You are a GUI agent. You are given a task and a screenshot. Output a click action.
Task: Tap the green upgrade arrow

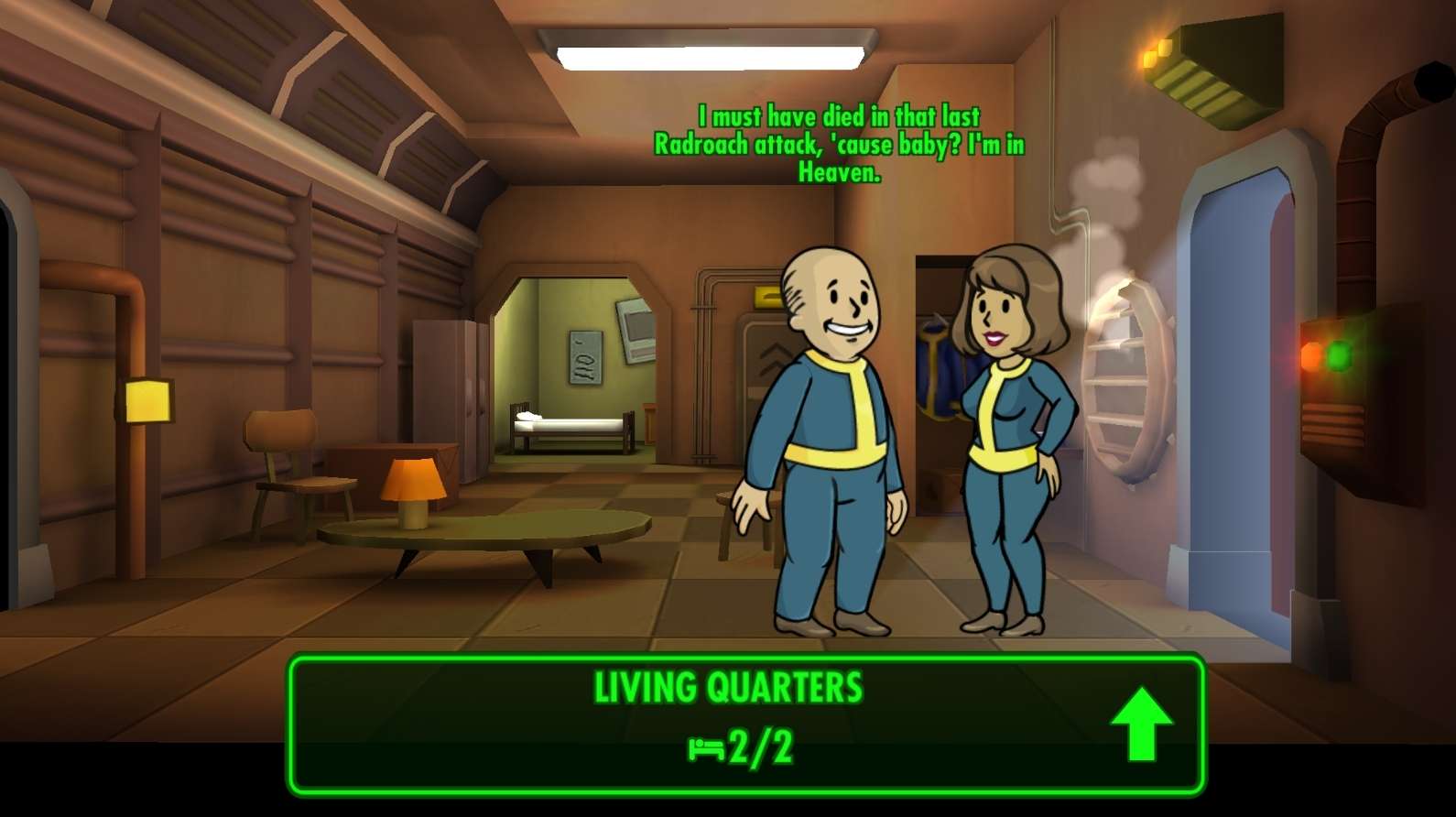pos(1142,723)
